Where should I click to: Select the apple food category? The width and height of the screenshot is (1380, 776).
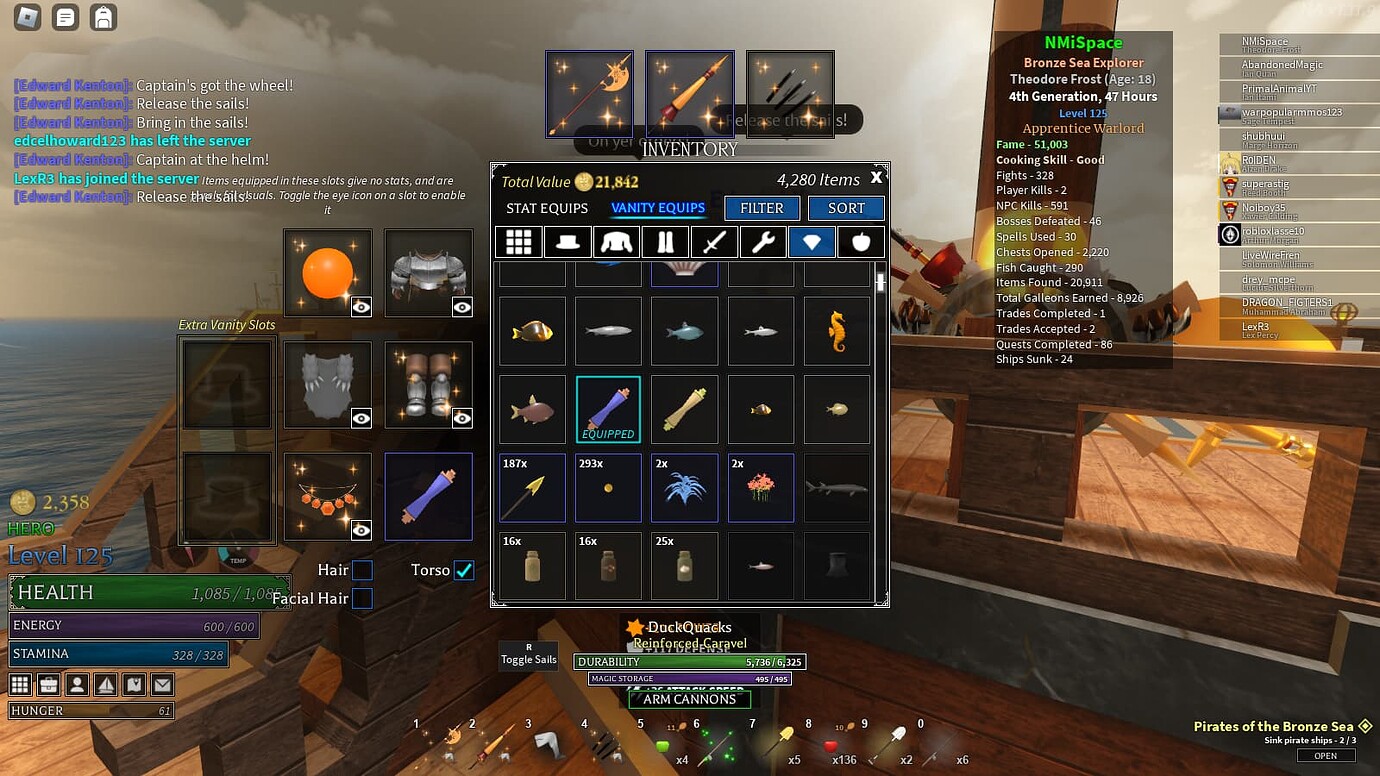pos(861,241)
